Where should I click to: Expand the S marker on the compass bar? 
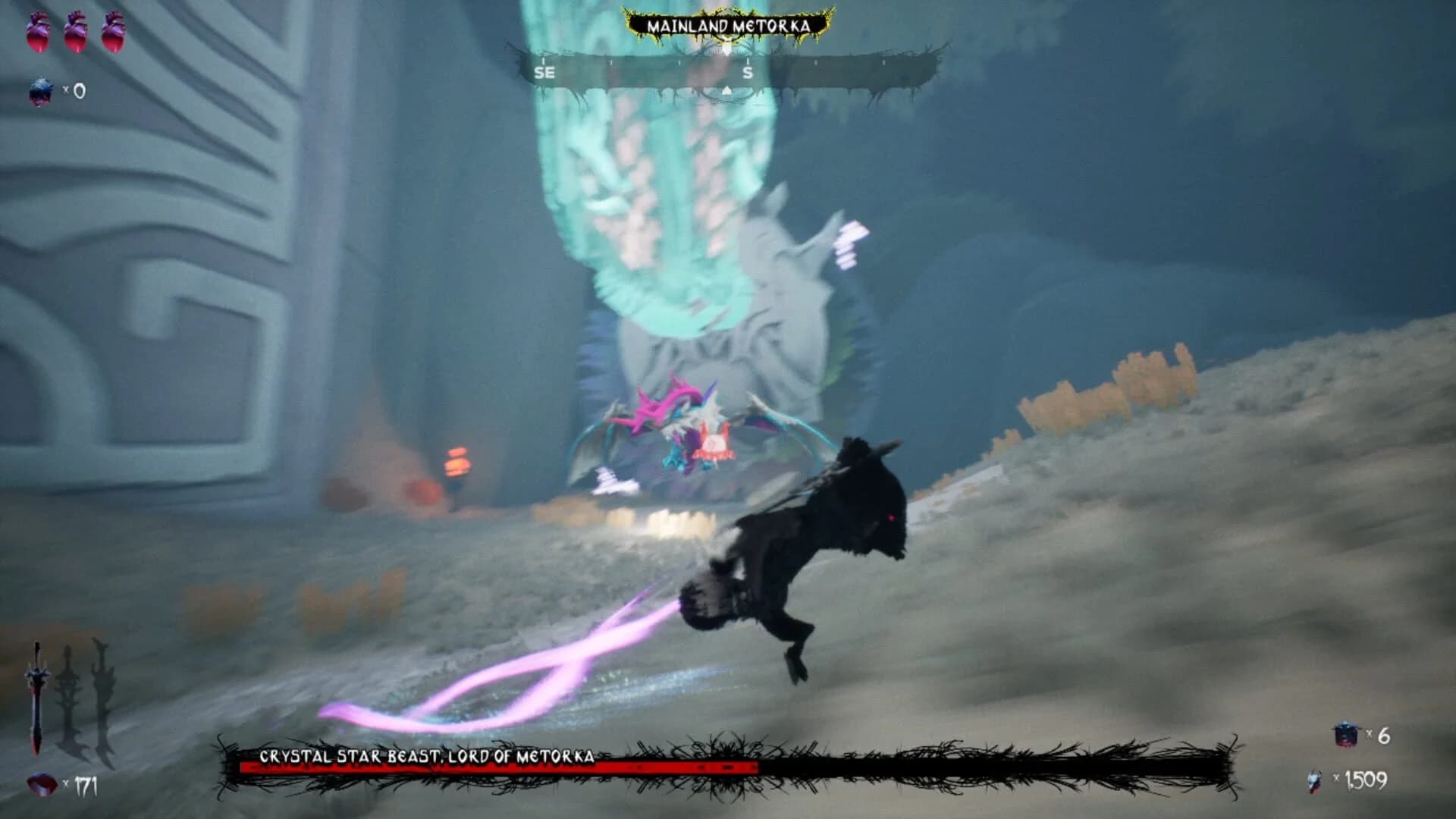coord(747,72)
